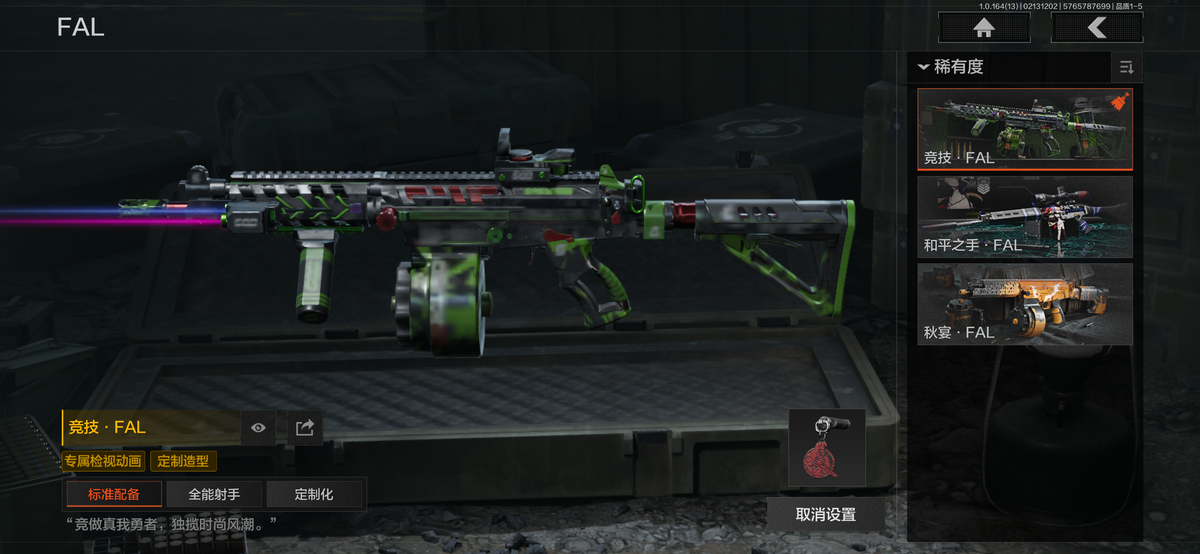The width and height of the screenshot is (1200, 554).
Task: Return to the home screen
Action: tap(984, 28)
